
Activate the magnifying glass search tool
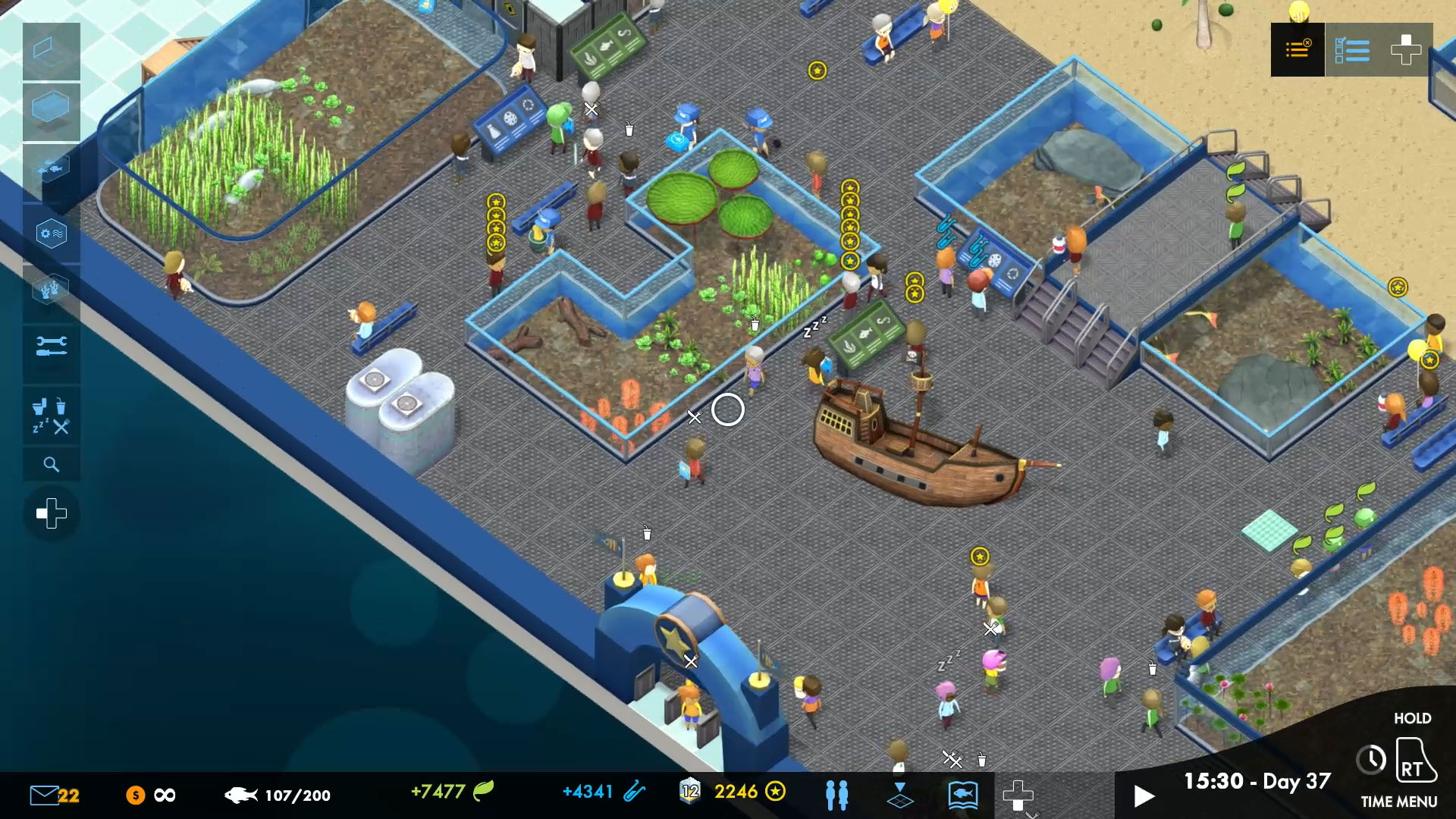point(52,464)
